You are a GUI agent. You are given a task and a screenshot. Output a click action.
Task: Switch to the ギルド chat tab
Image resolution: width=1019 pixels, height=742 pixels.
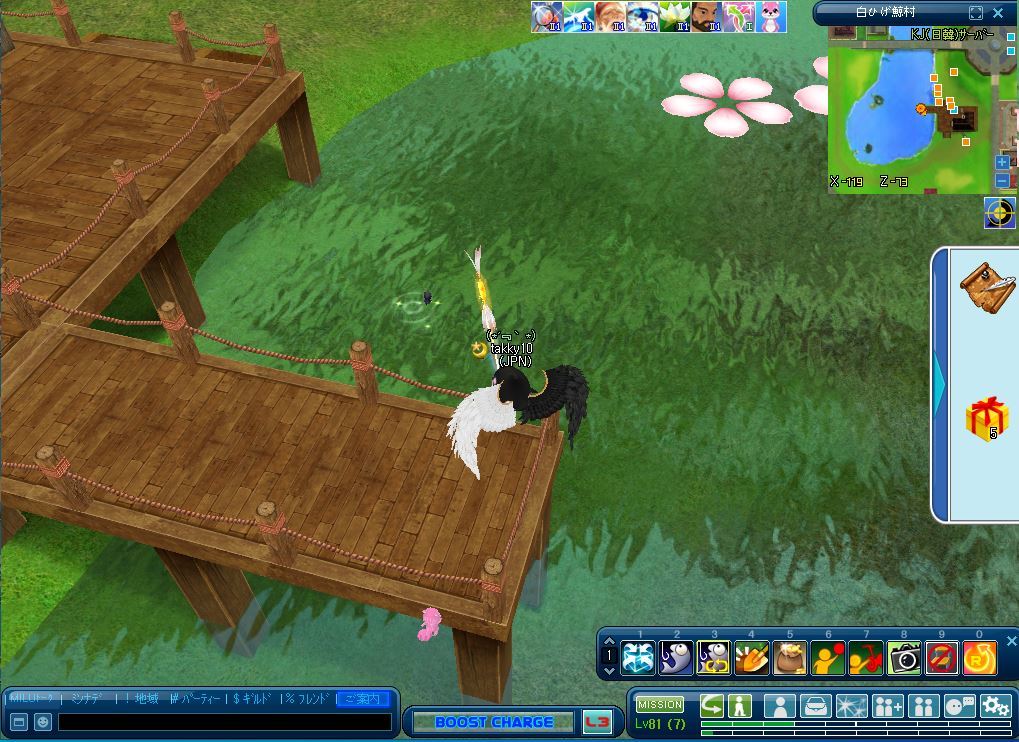(254, 698)
